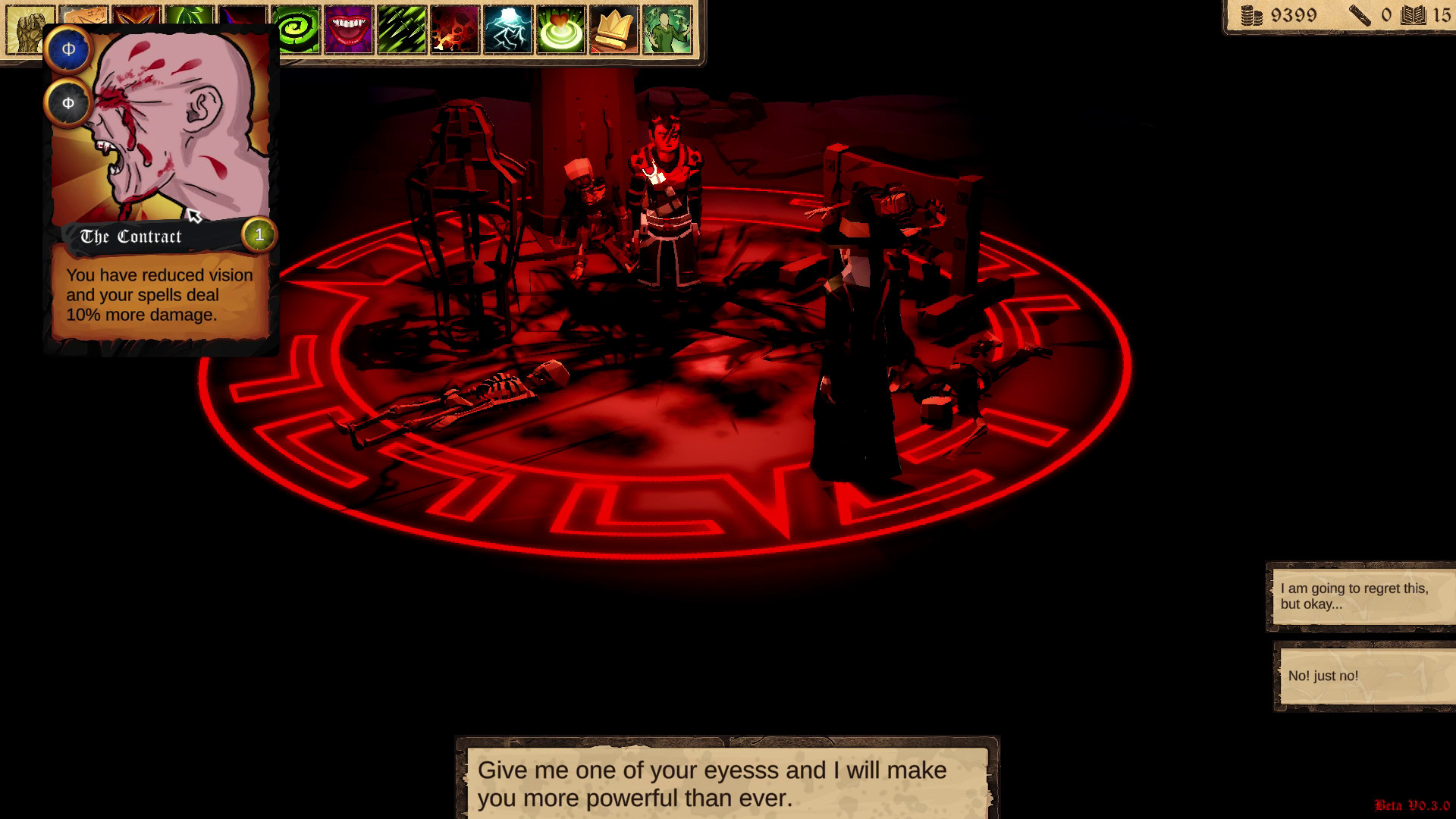Toggle the top Phi rune on The Contract card
Viewport: 1456px width, 819px height.
pos(67,50)
